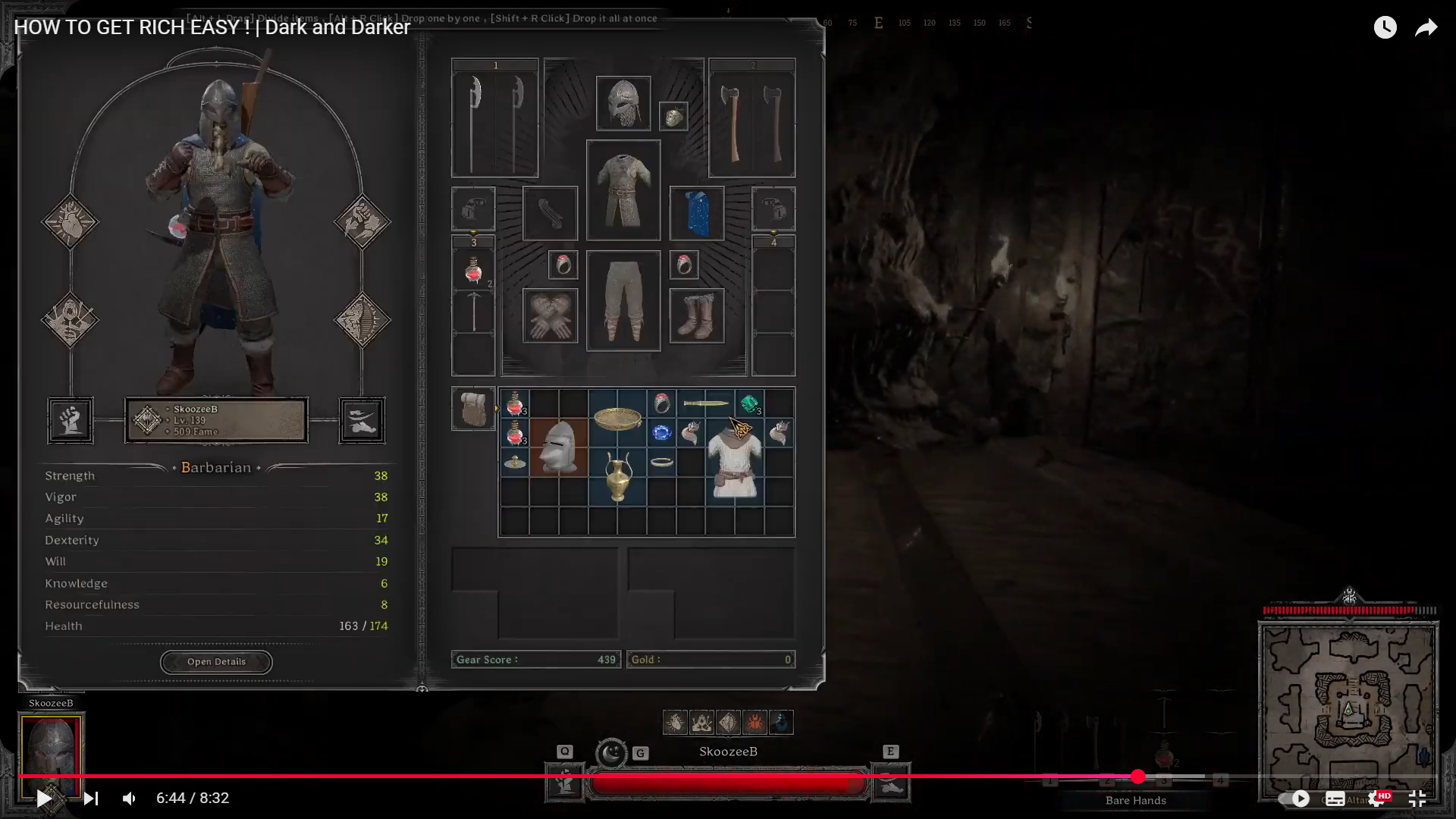The width and height of the screenshot is (1456, 819).
Task: Select the heart-shaped perk icon on character panel
Action: click(70, 222)
